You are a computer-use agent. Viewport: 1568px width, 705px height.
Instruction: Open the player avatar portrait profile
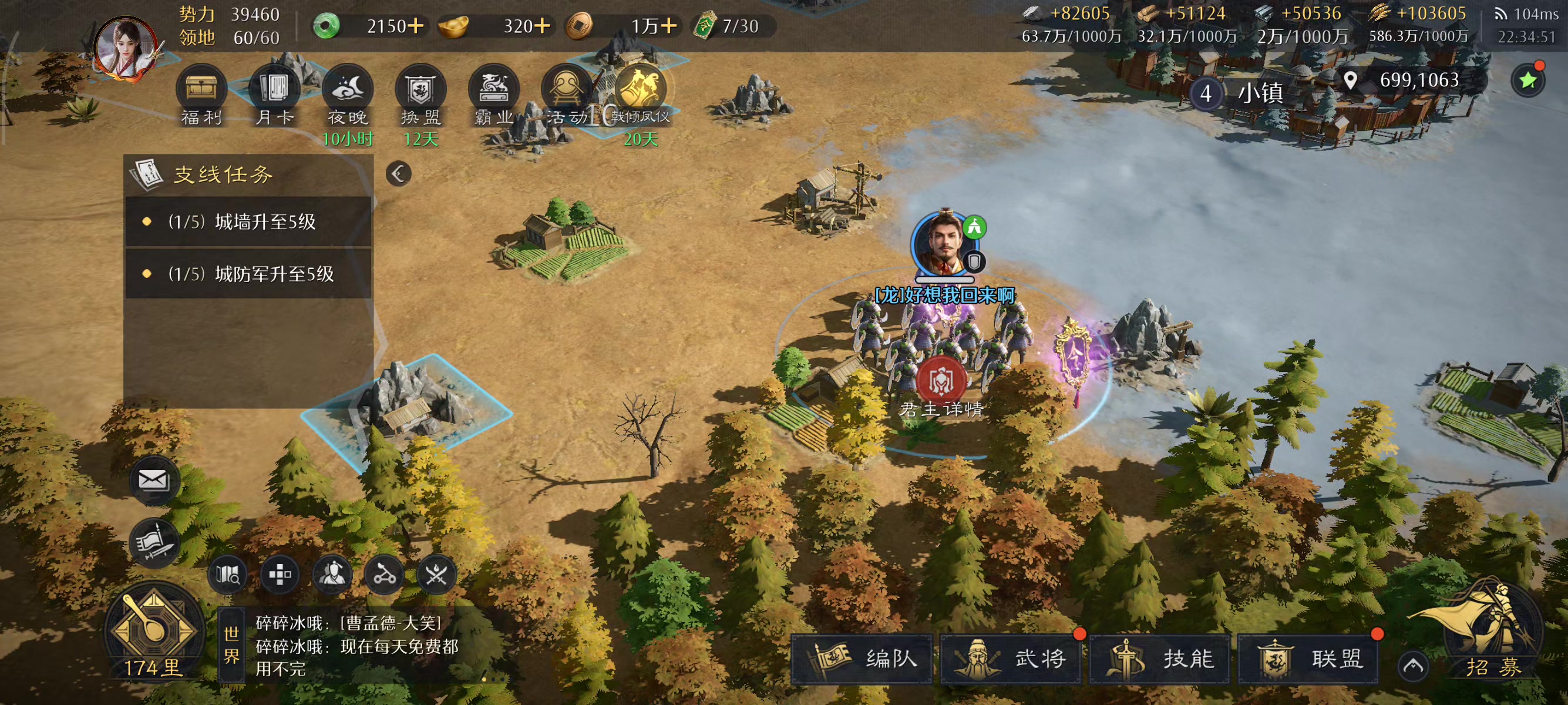click(126, 48)
